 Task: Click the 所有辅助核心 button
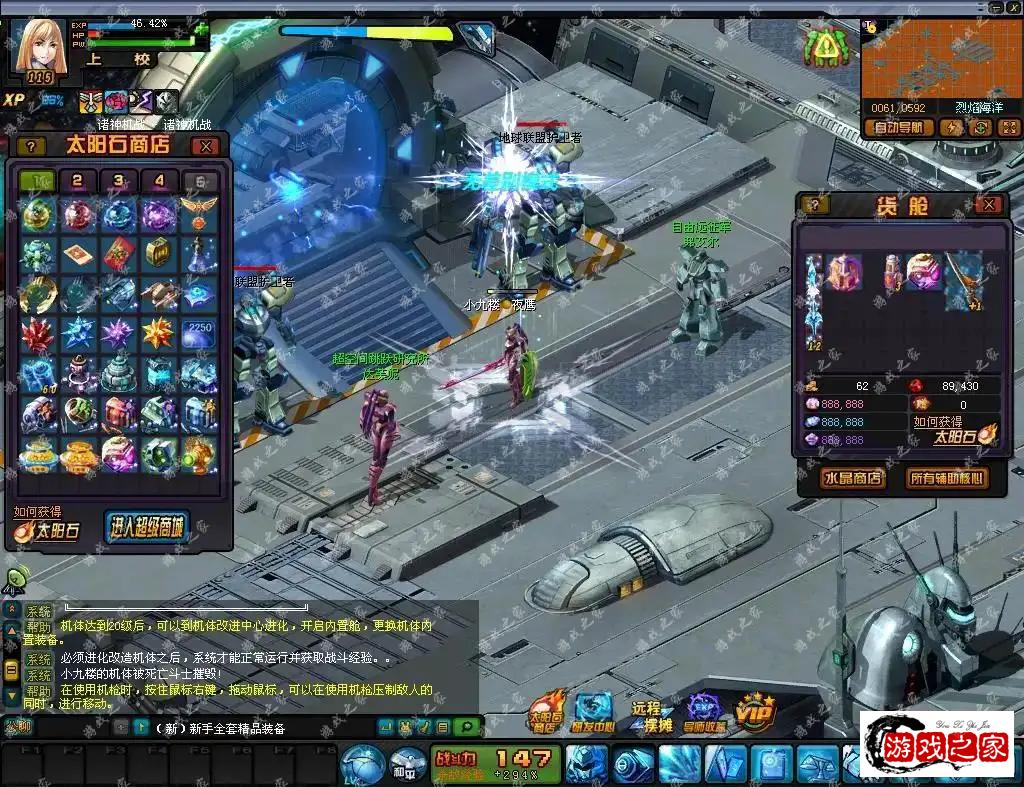[x=944, y=478]
